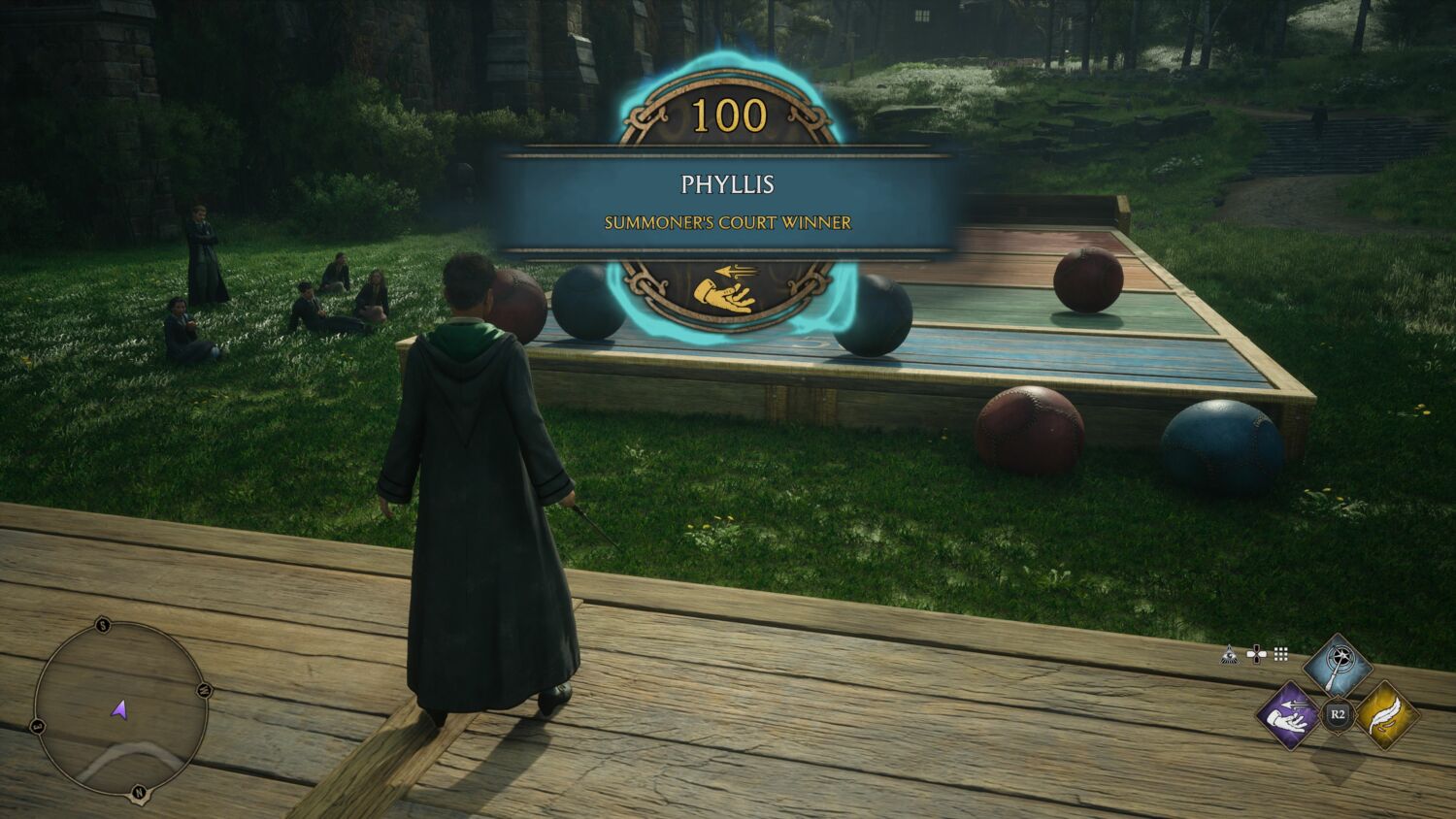
Task: Select the Lumos wand-light spell slot
Action: [1338, 666]
